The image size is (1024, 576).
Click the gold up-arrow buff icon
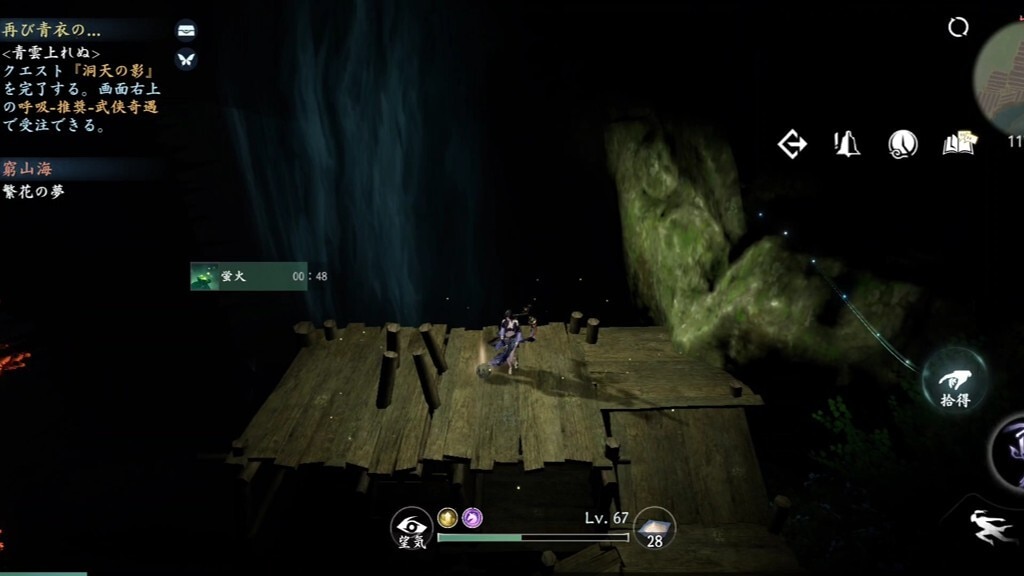coord(448,518)
